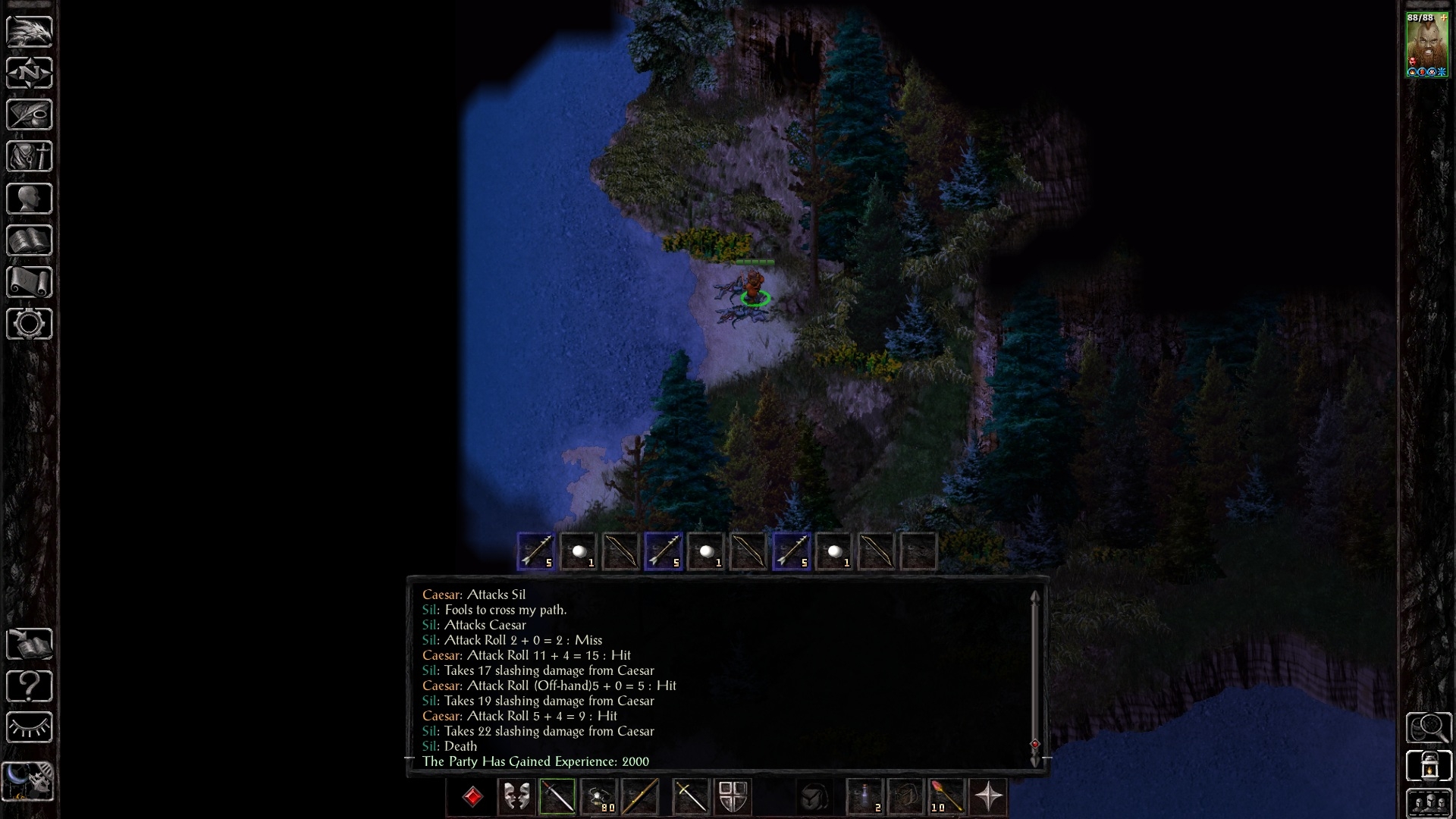Toggle party AI with the lantern button
The image size is (1456, 819).
point(1428,766)
